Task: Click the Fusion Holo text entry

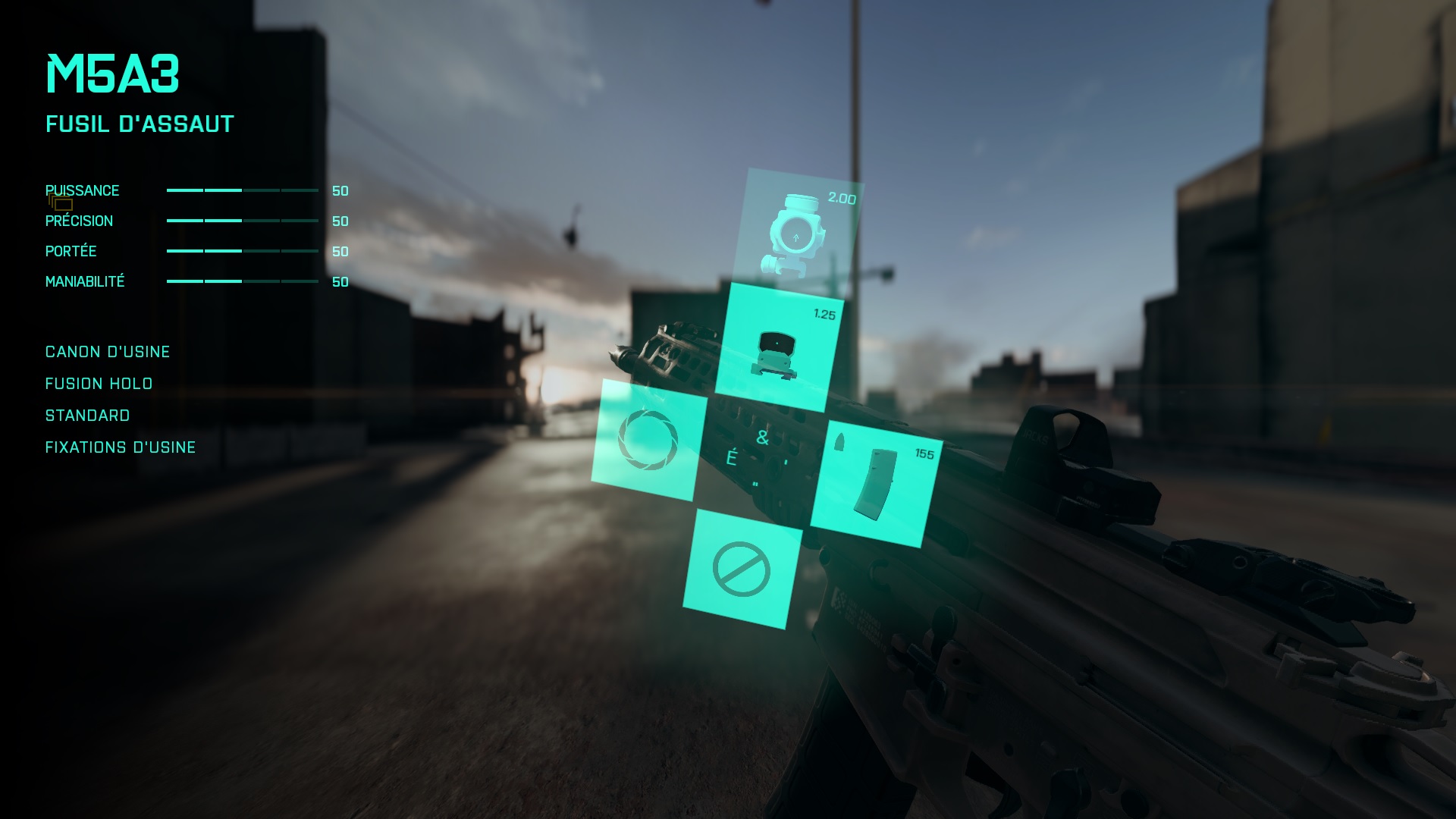Action: [x=98, y=384]
